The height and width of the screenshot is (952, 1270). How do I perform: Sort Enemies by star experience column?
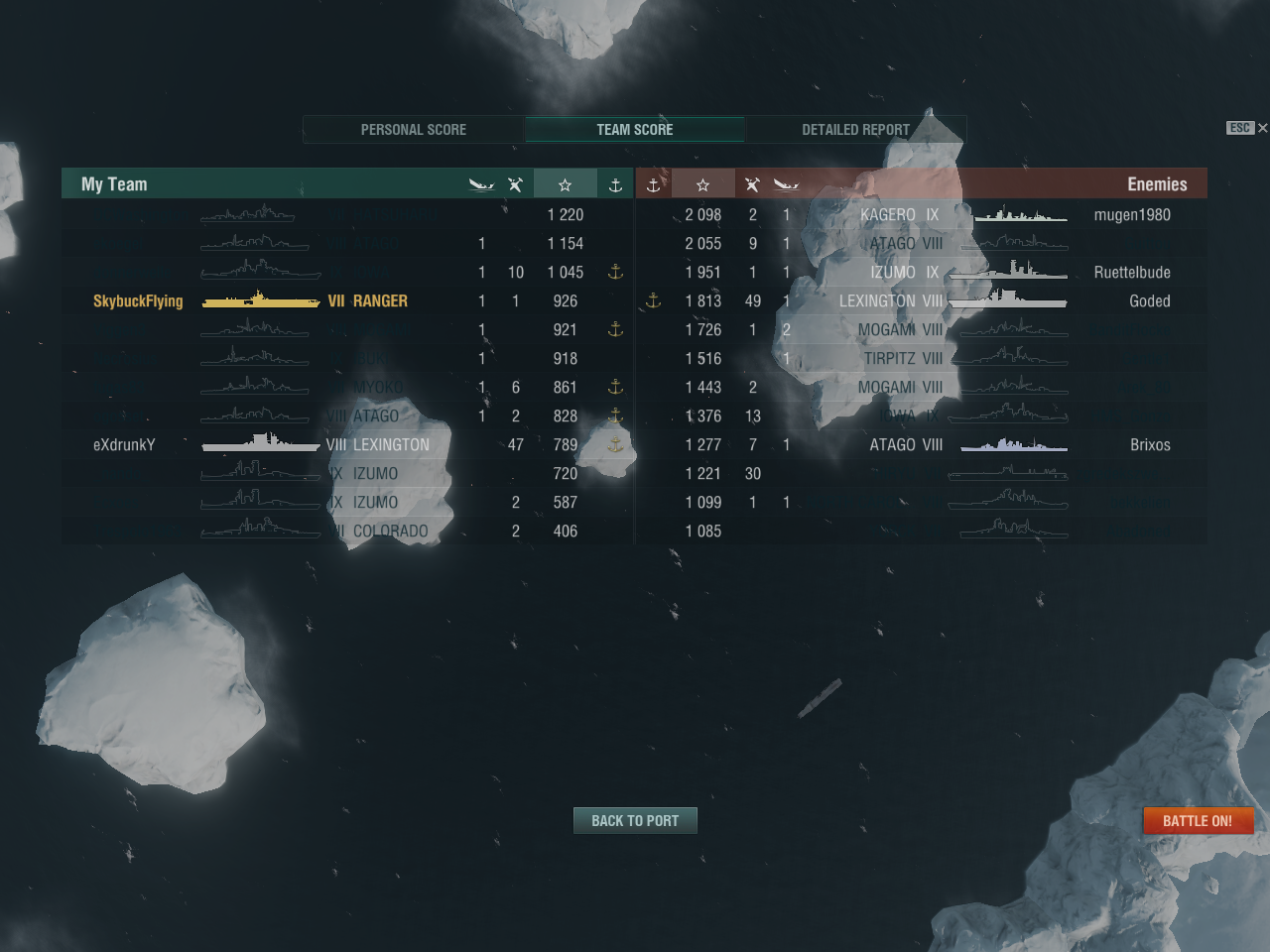point(702,185)
